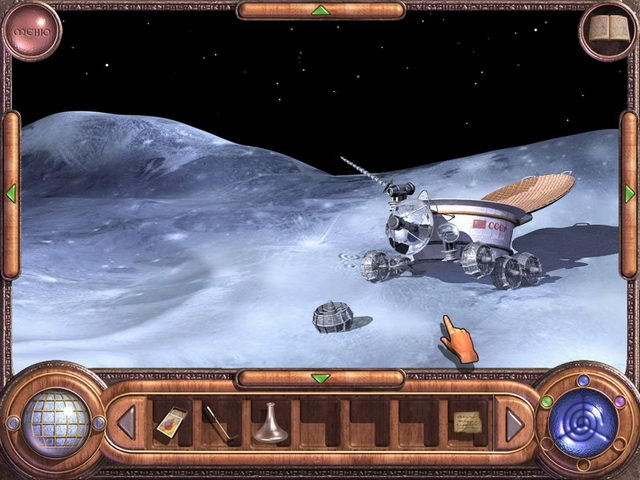Turn right with the green arrow
The height and width of the screenshot is (480, 640).
tap(629, 192)
